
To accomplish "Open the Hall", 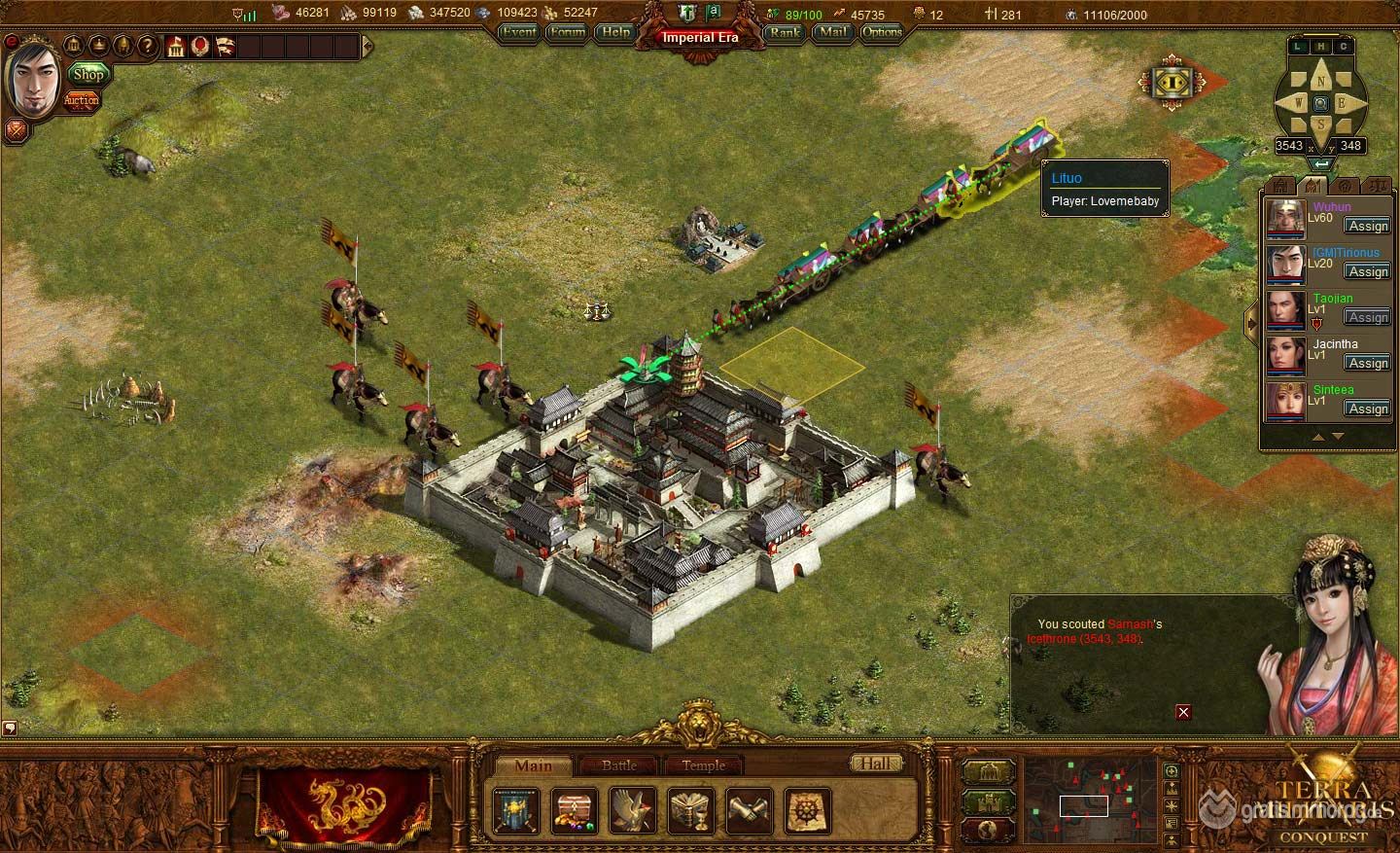I will coord(875,764).
